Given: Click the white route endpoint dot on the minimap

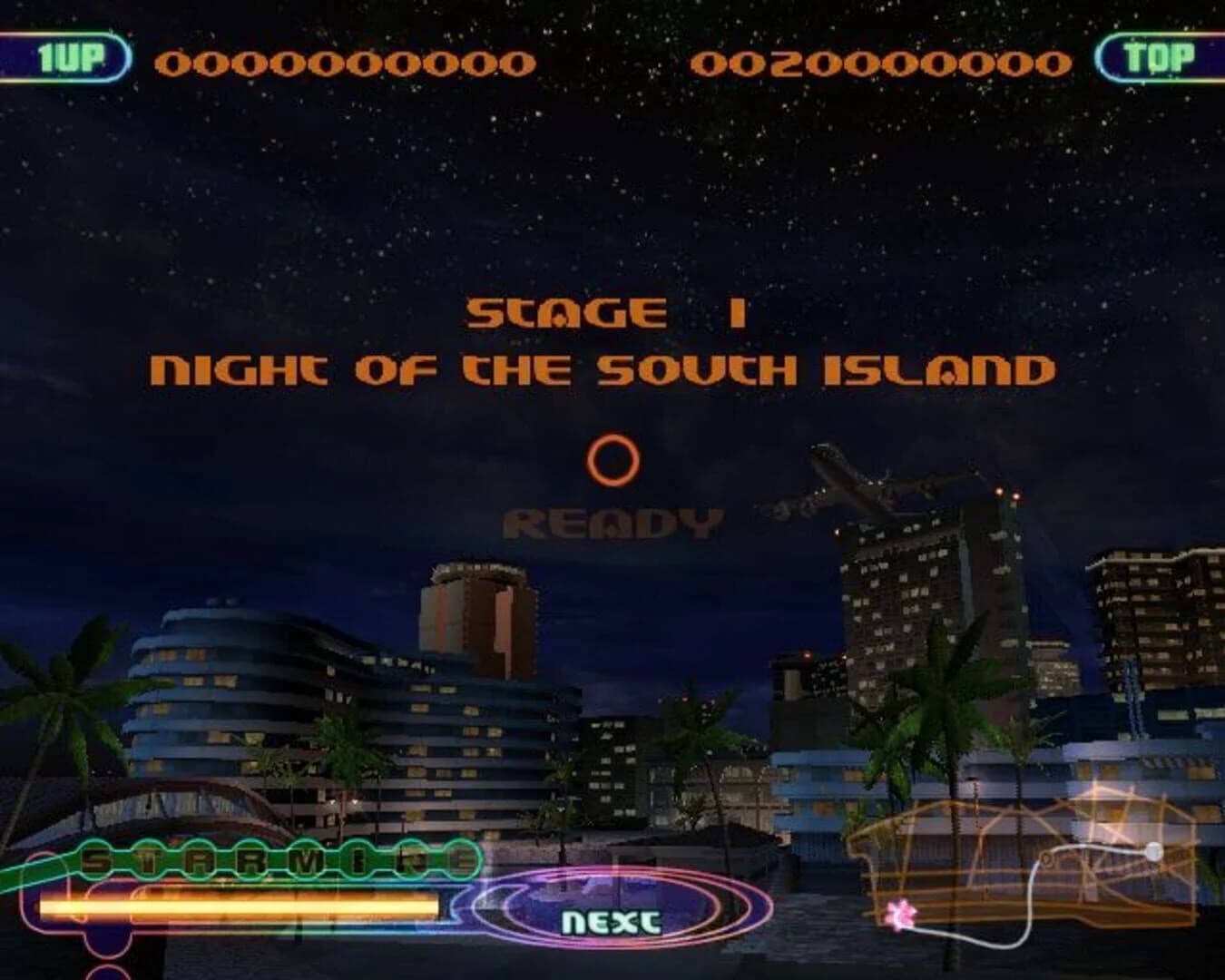Looking at the screenshot, I should click(1153, 851).
